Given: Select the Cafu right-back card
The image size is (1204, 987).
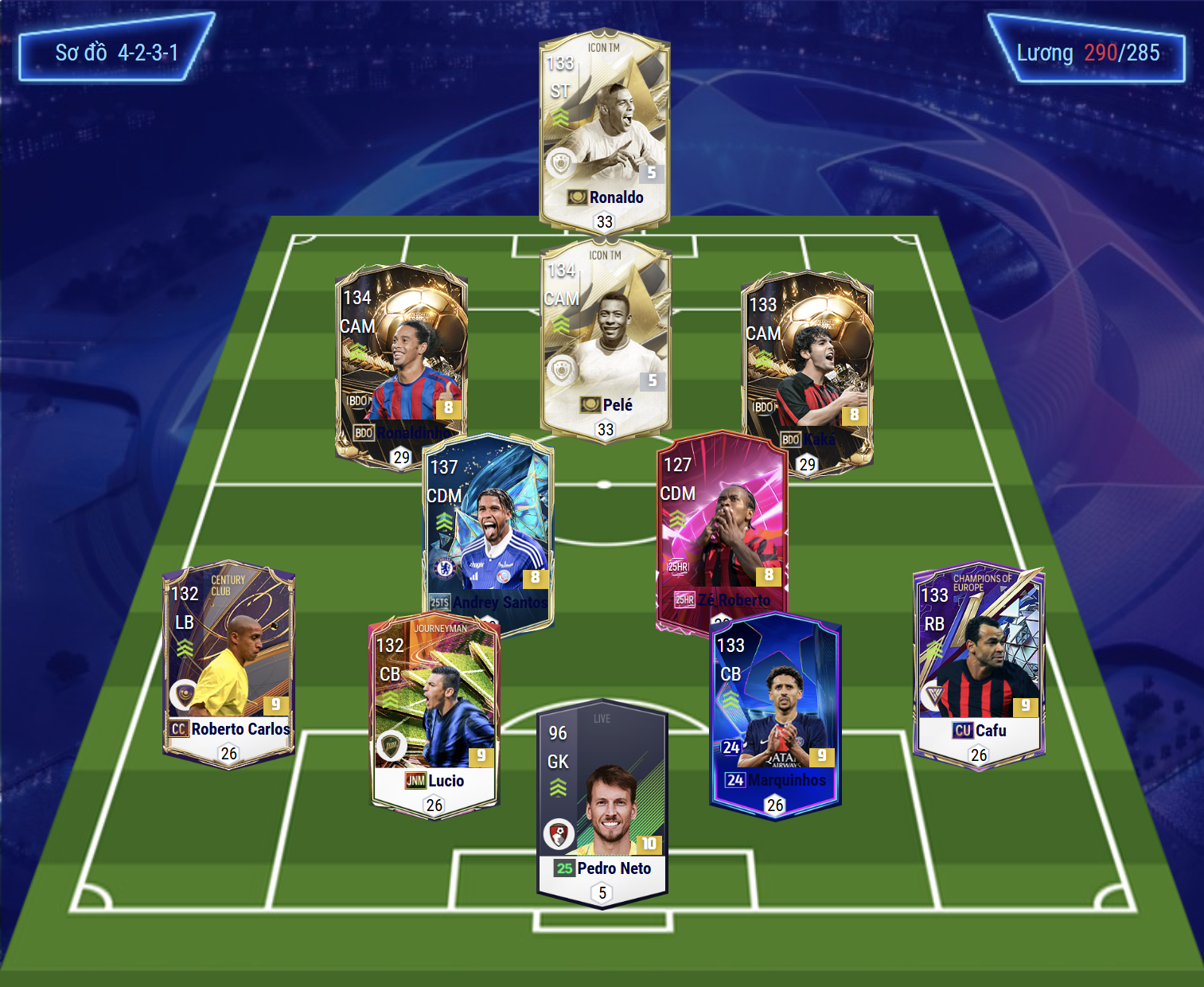Looking at the screenshot, I should [978, 661].
